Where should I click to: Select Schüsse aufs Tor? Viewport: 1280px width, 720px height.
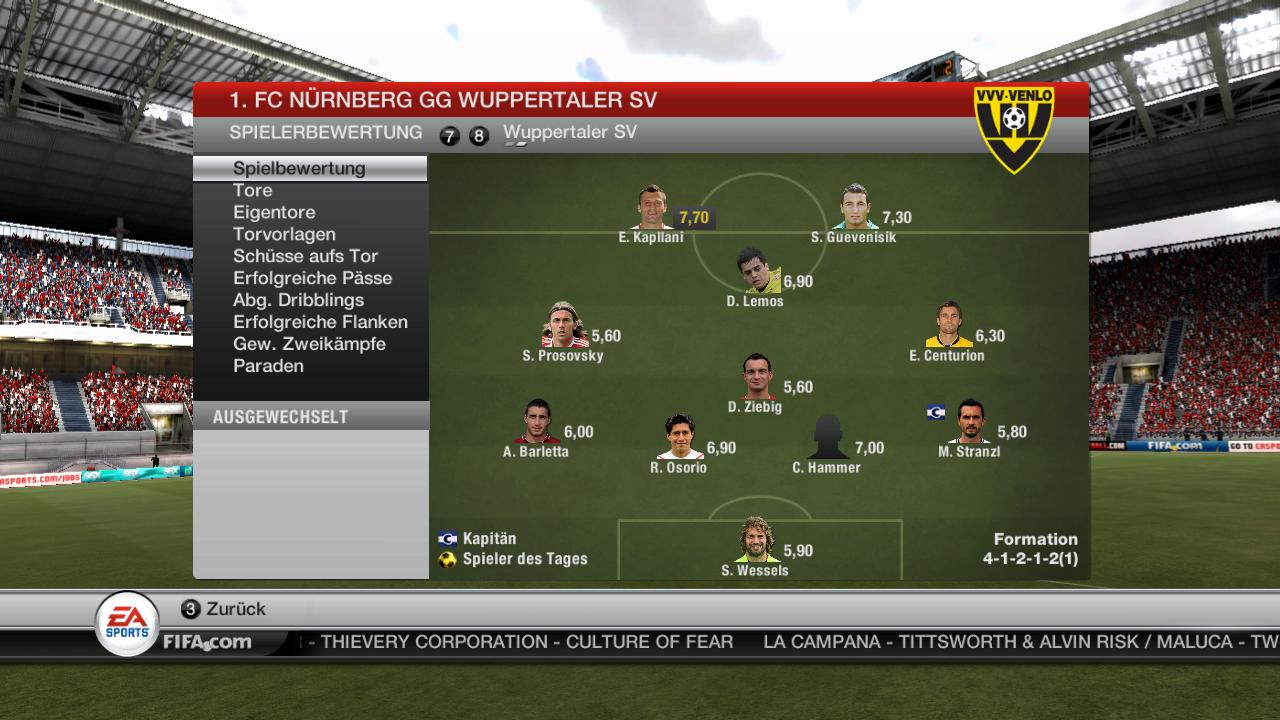click(x=305, y=256)
